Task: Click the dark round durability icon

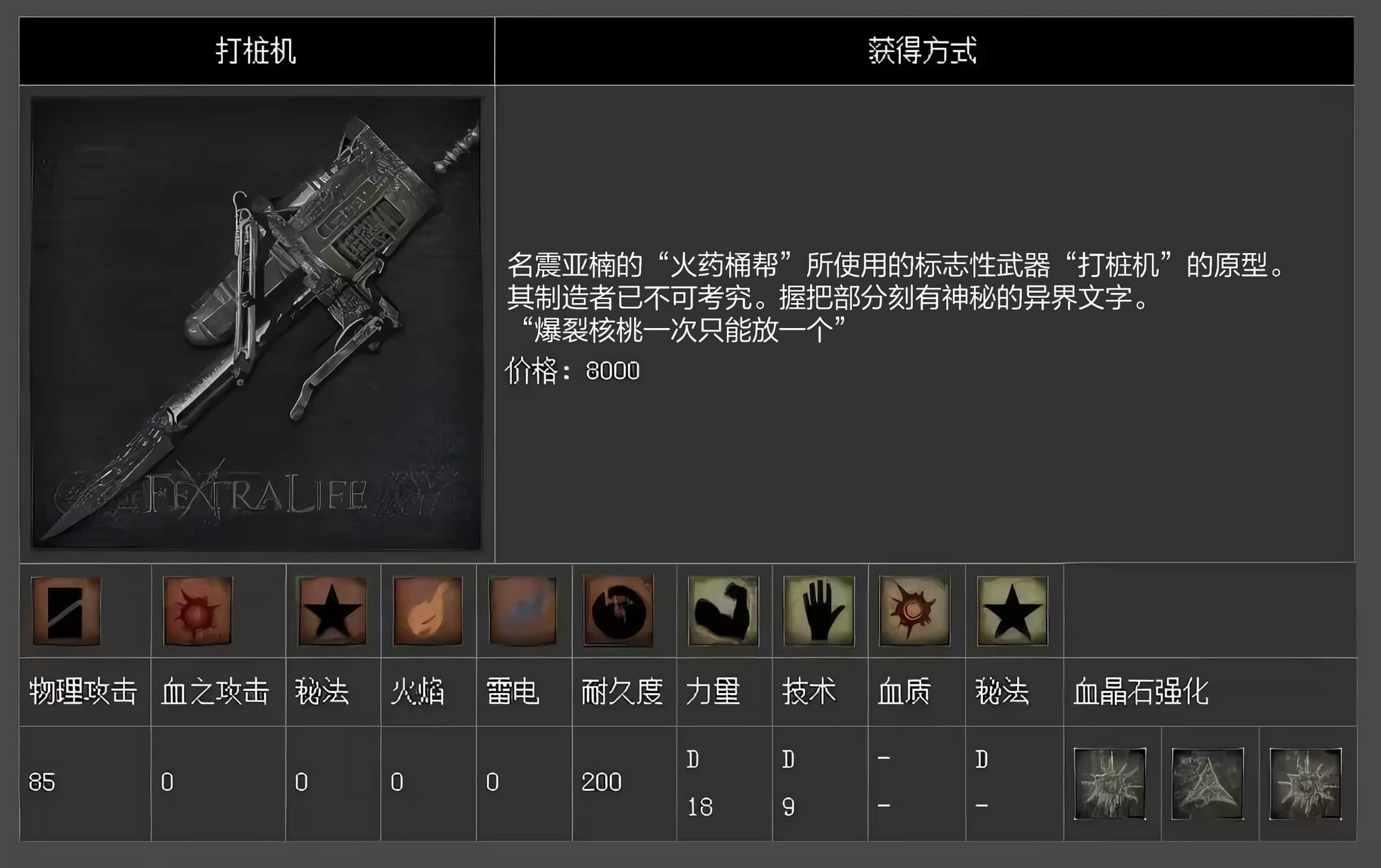Action: pyautogui.click(x=618, y=611)
